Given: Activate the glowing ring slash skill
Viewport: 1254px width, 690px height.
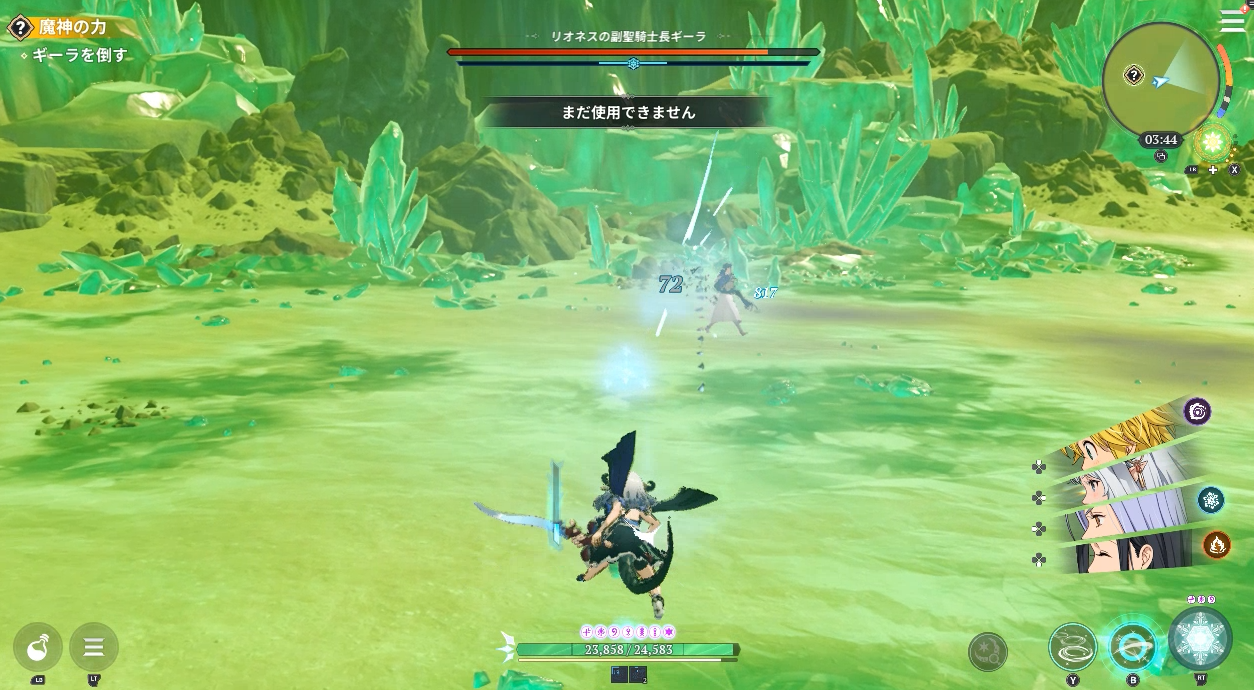Looking at the screenshot, I should pos(1133,646).
